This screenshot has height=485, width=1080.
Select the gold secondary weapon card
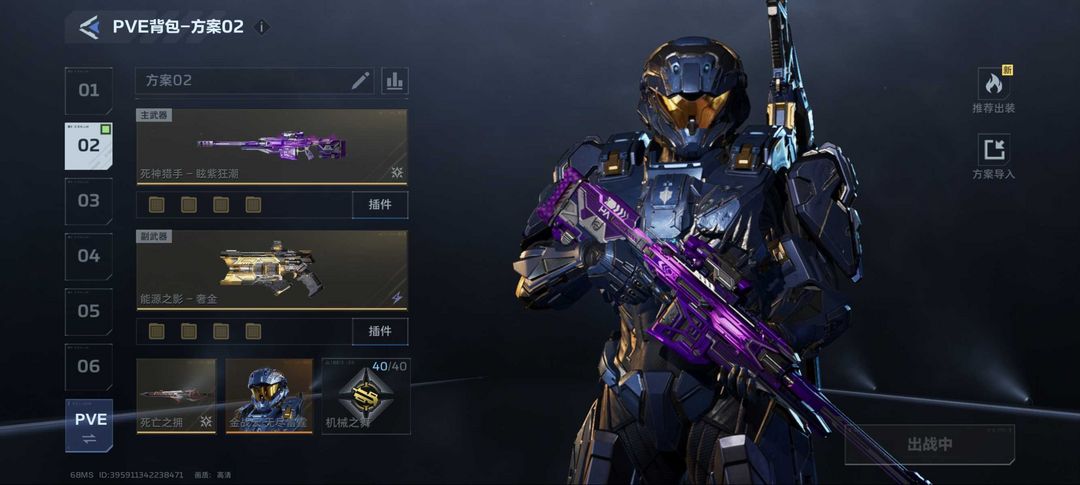click(x=271, y=269)
